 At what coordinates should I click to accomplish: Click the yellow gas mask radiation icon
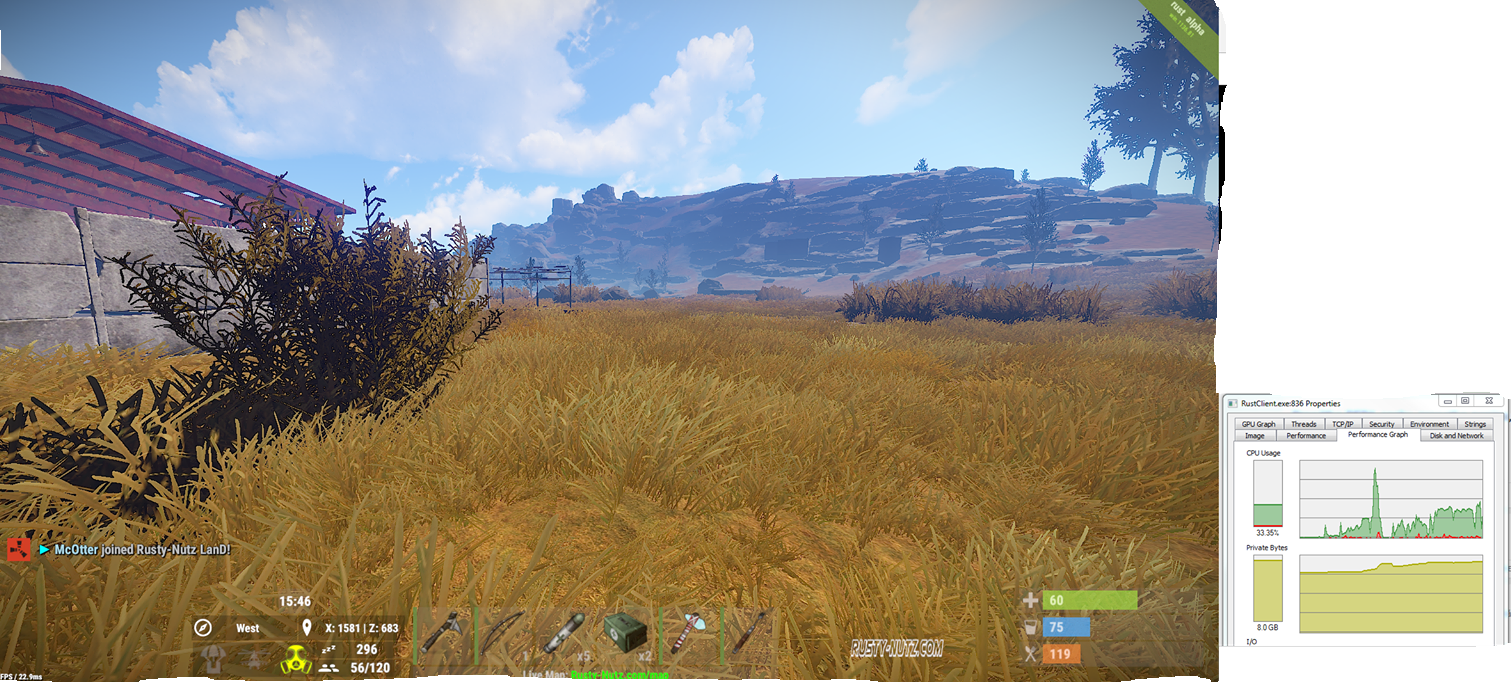click(296, 660)
